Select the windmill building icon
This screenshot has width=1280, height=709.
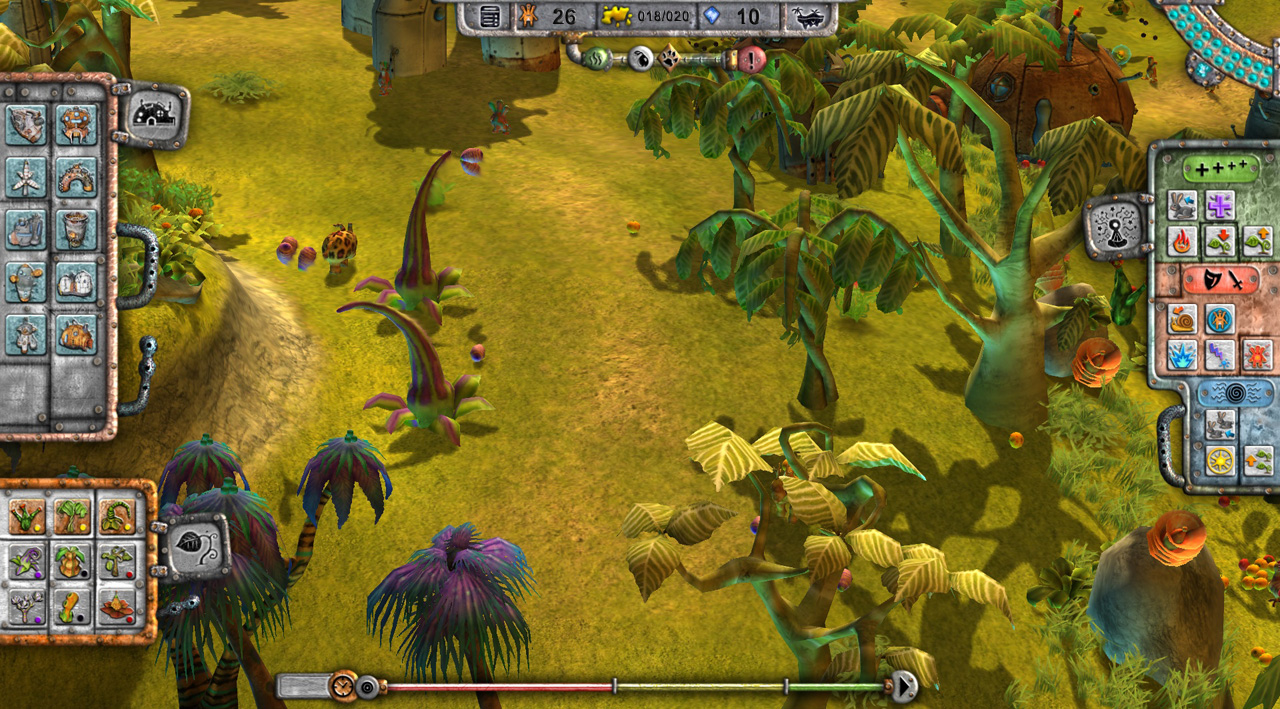pos(26,177)
